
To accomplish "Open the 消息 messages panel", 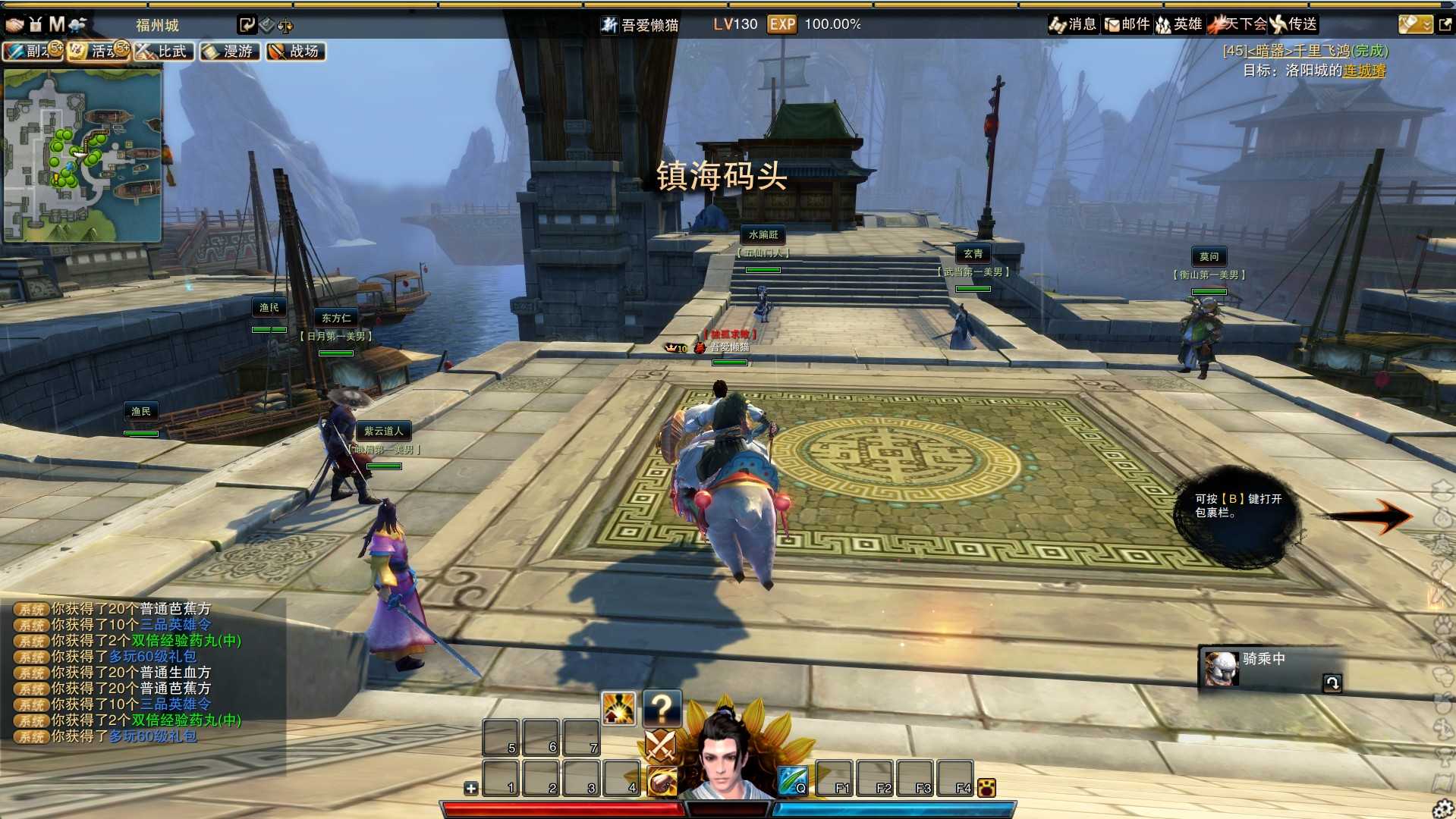I will pos(1073,24).
